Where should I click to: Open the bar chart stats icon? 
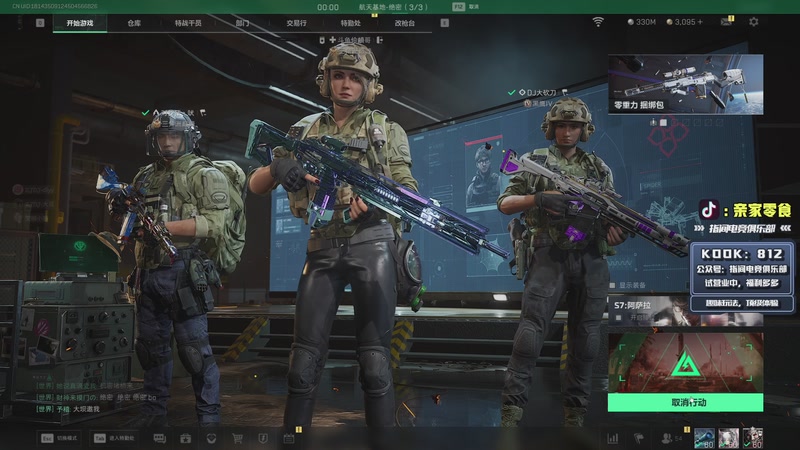[x=612, y=438]
